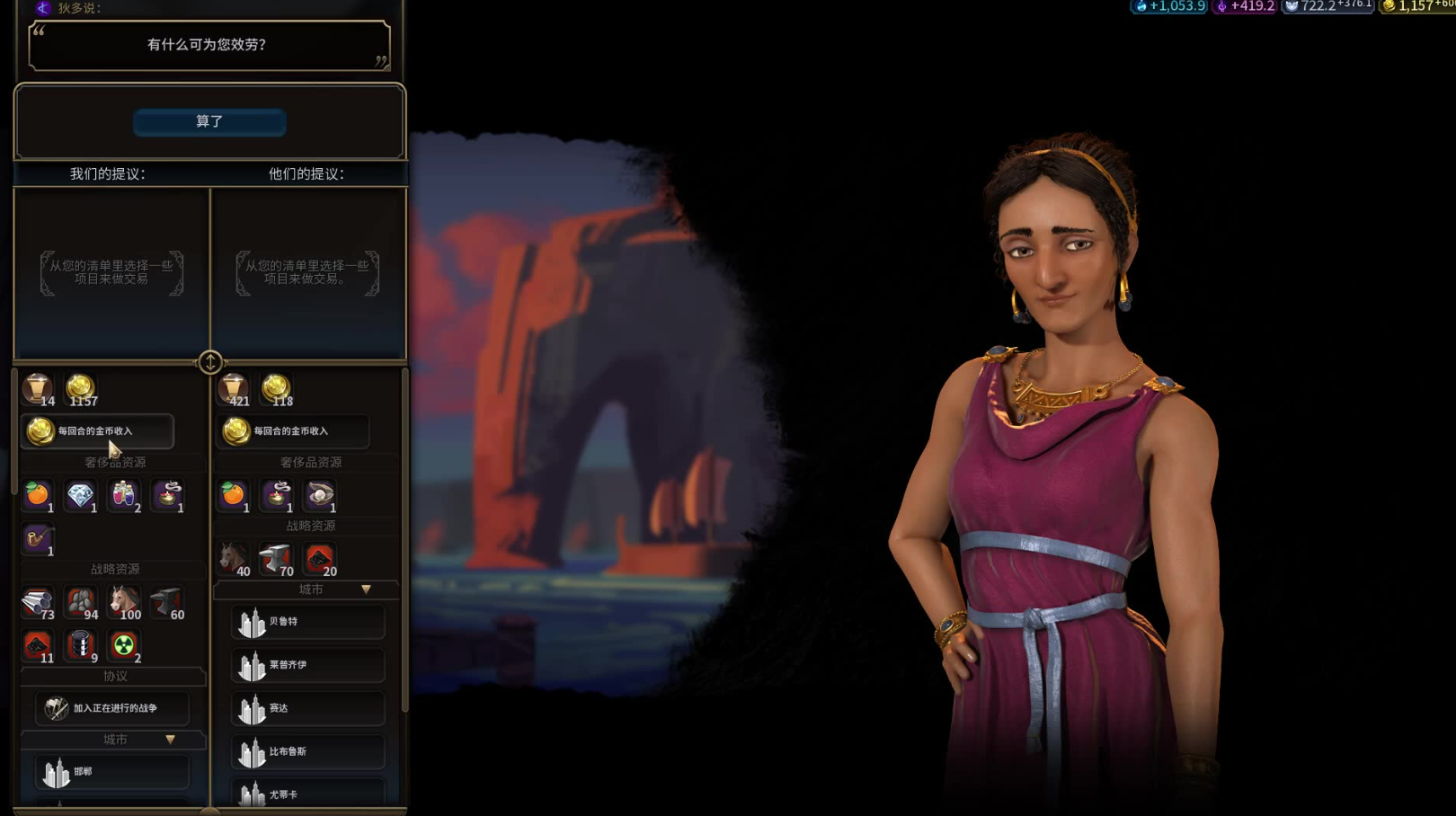Select your diamonds luxury resource
This screenshot has width=1456, height=816.
[81, 495]
